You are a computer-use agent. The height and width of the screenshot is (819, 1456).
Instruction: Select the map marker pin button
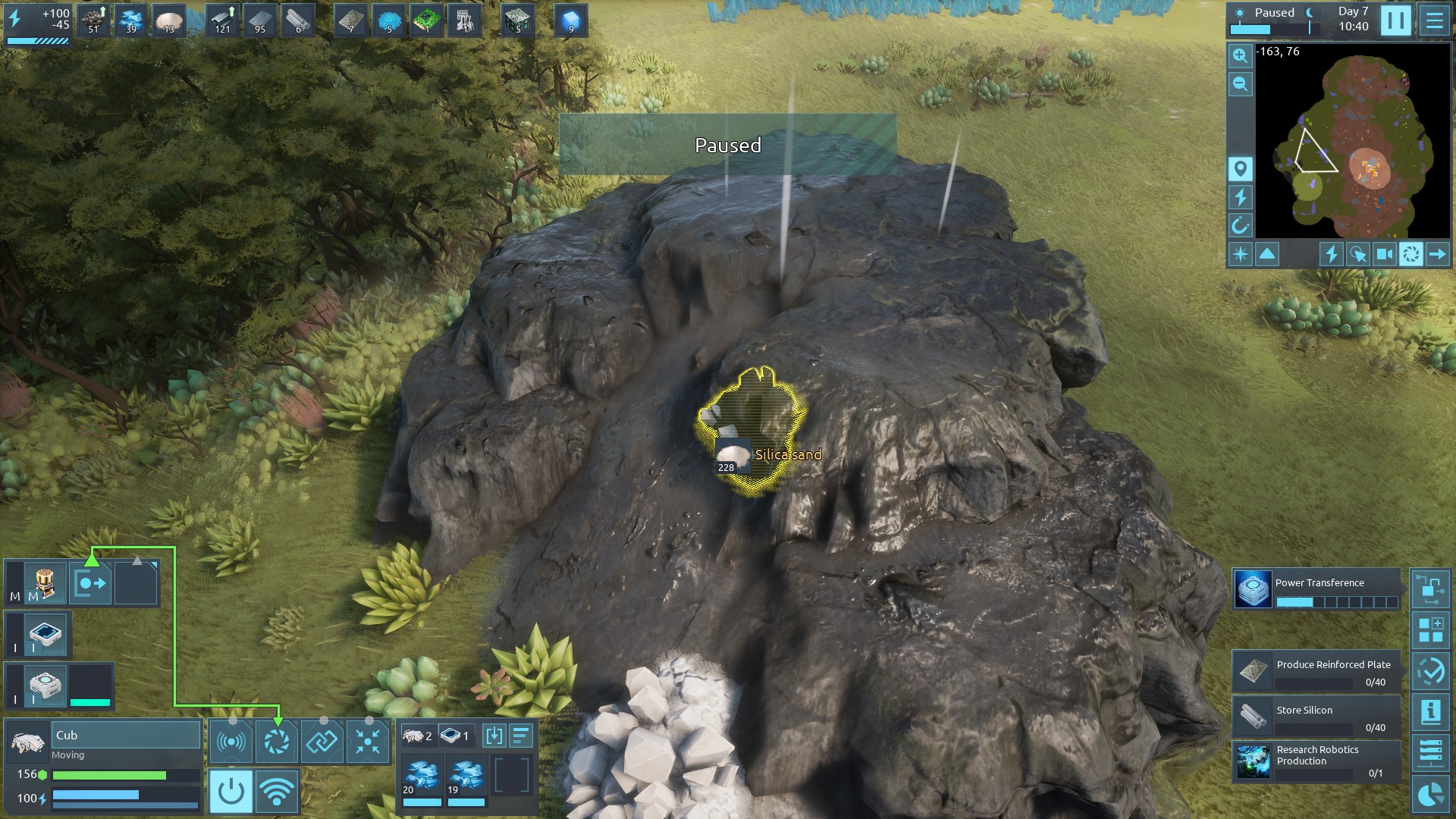point(1240,168)
